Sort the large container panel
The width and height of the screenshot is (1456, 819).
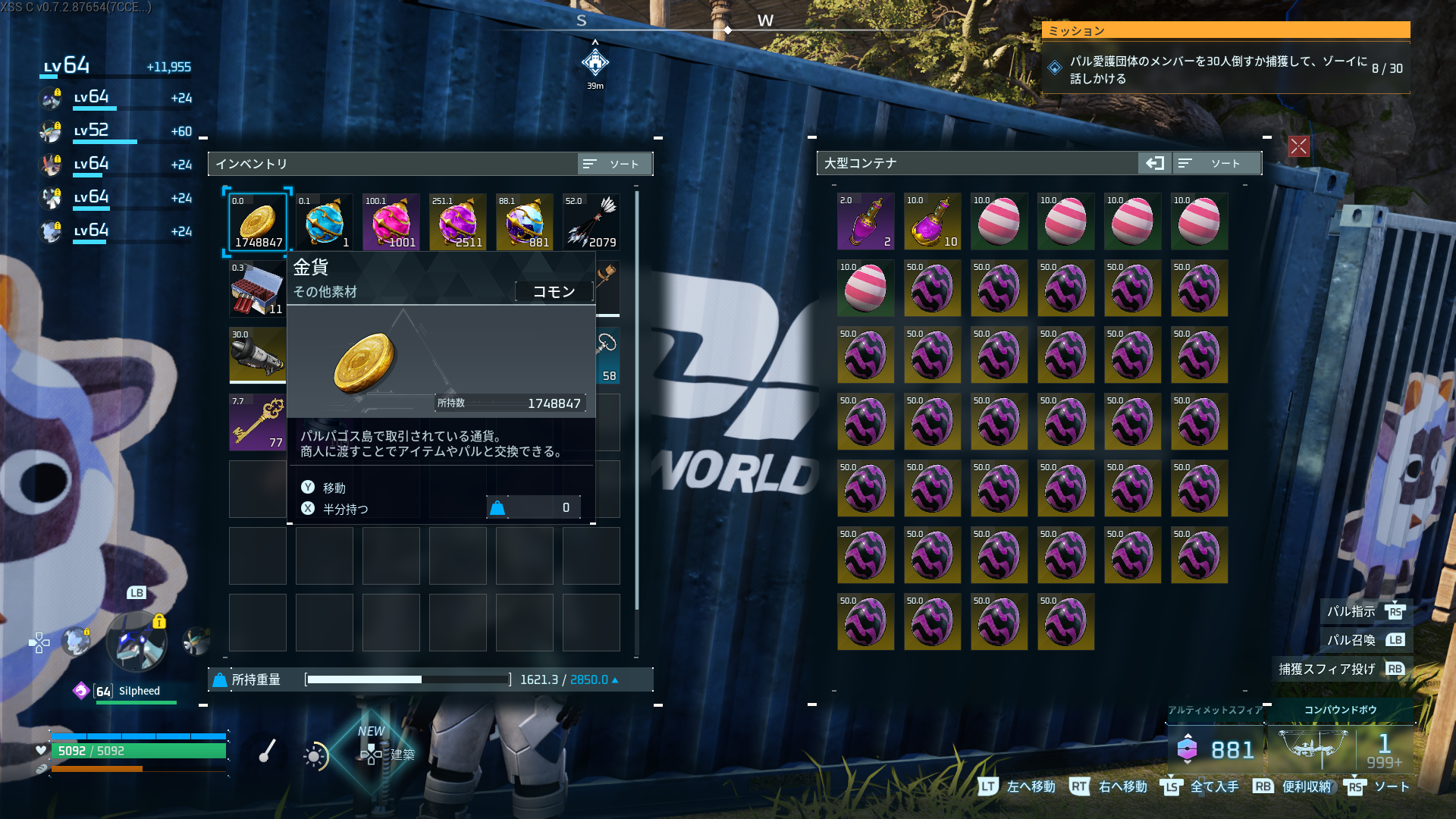pos(1216,163)
